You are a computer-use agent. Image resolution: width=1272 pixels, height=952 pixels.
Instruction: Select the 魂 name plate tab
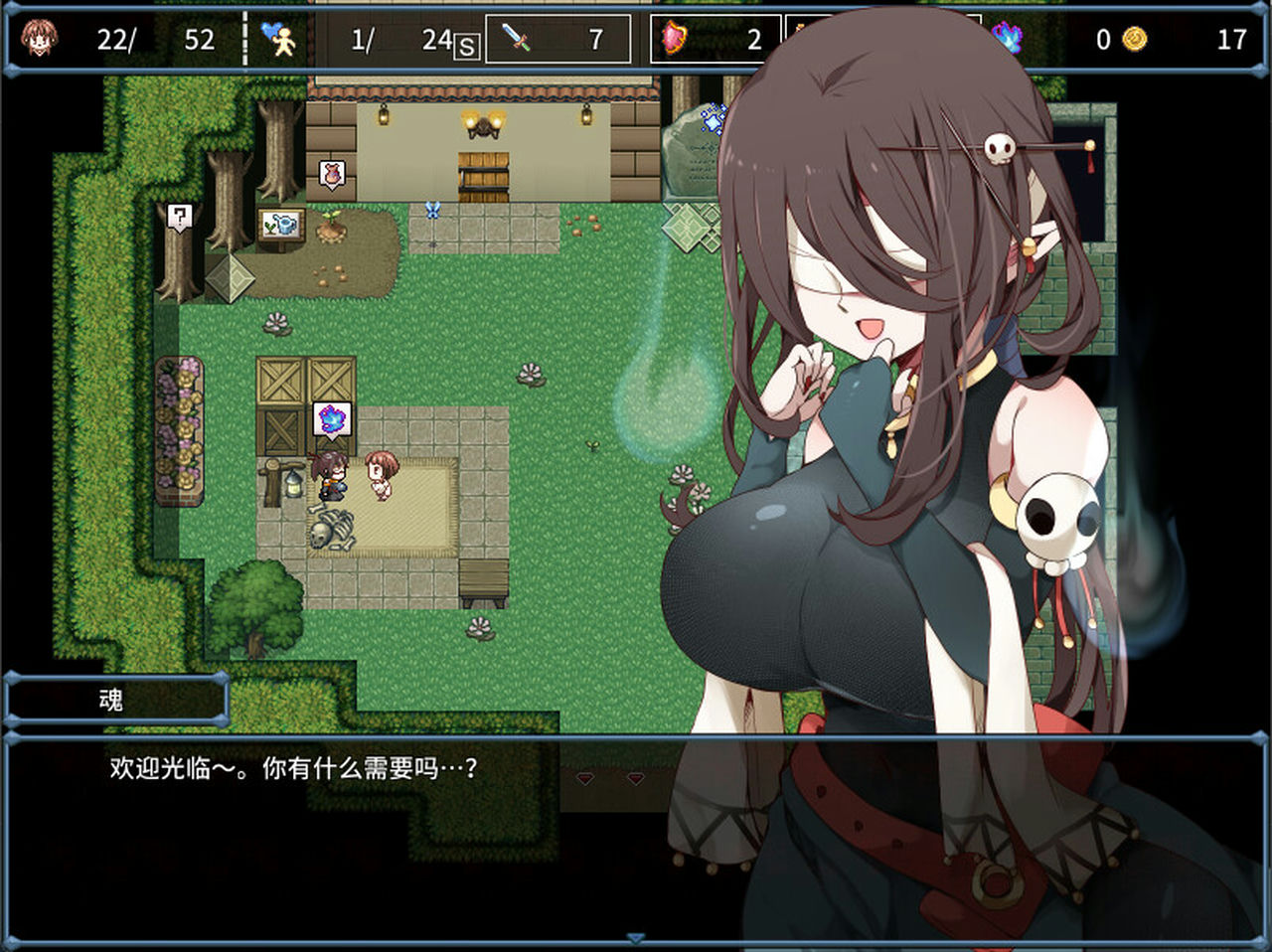tap(116, 700)
